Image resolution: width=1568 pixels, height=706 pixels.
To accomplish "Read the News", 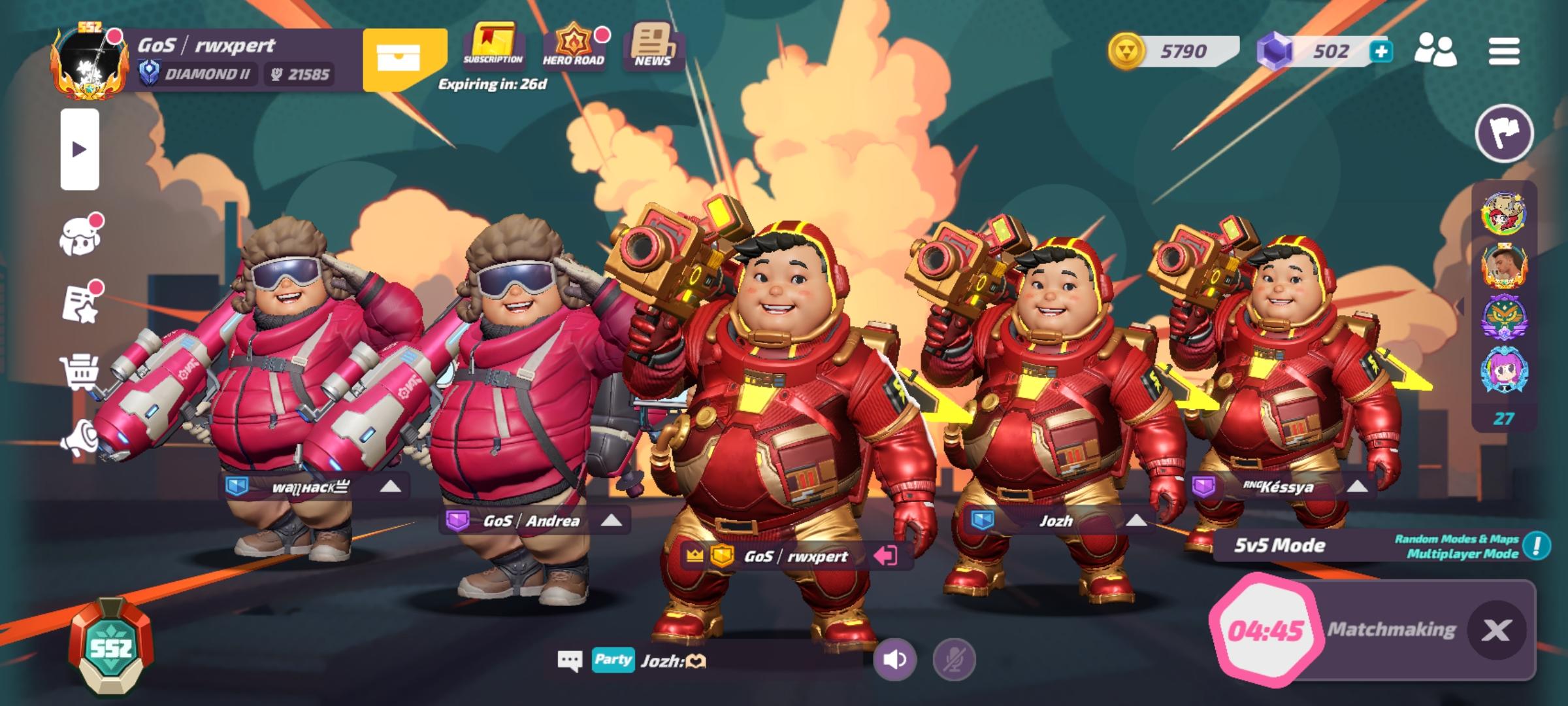I will (x=652, y=44).
